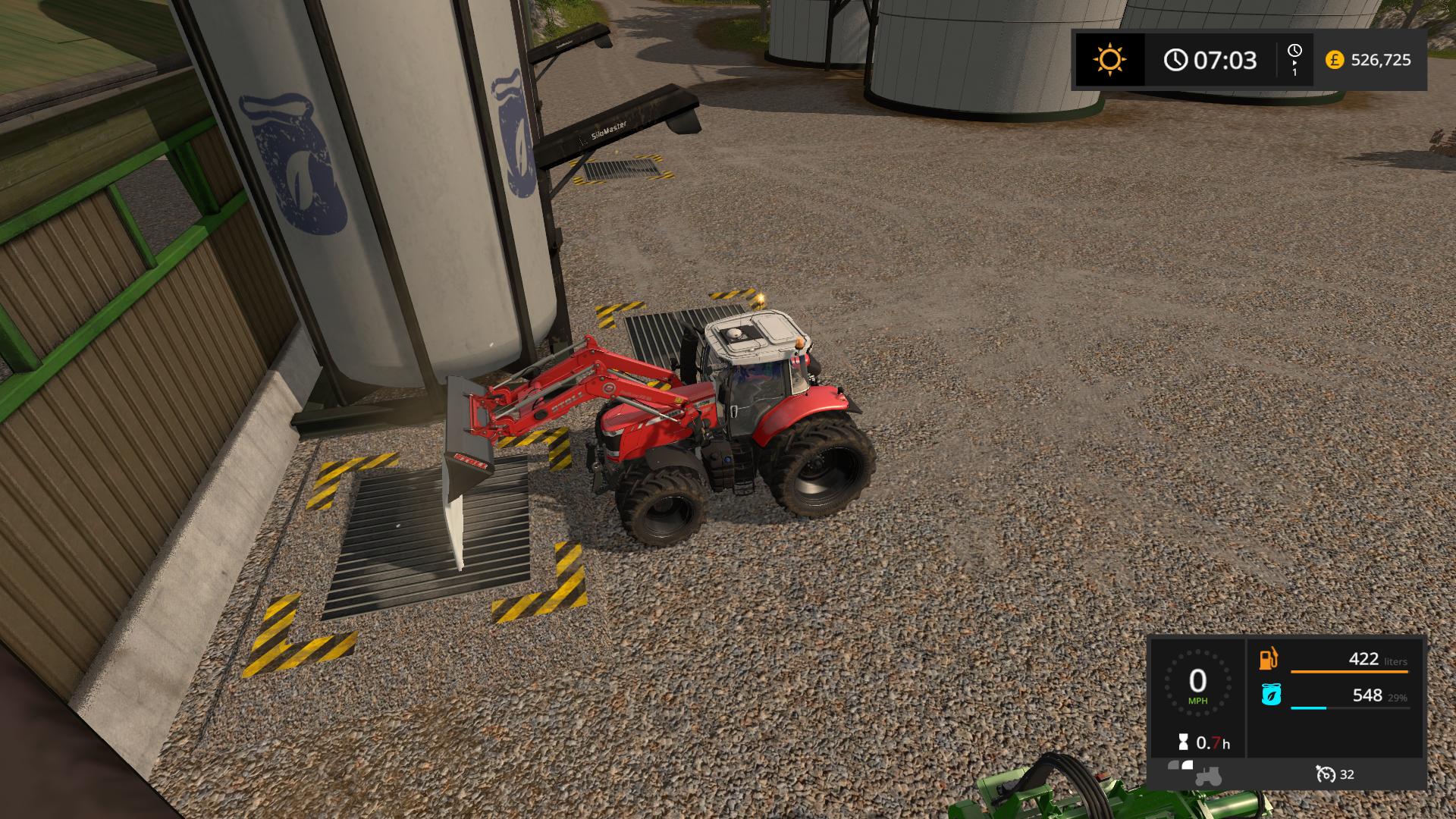Toggle the cruise control speedometer icon

(1325, 774)
